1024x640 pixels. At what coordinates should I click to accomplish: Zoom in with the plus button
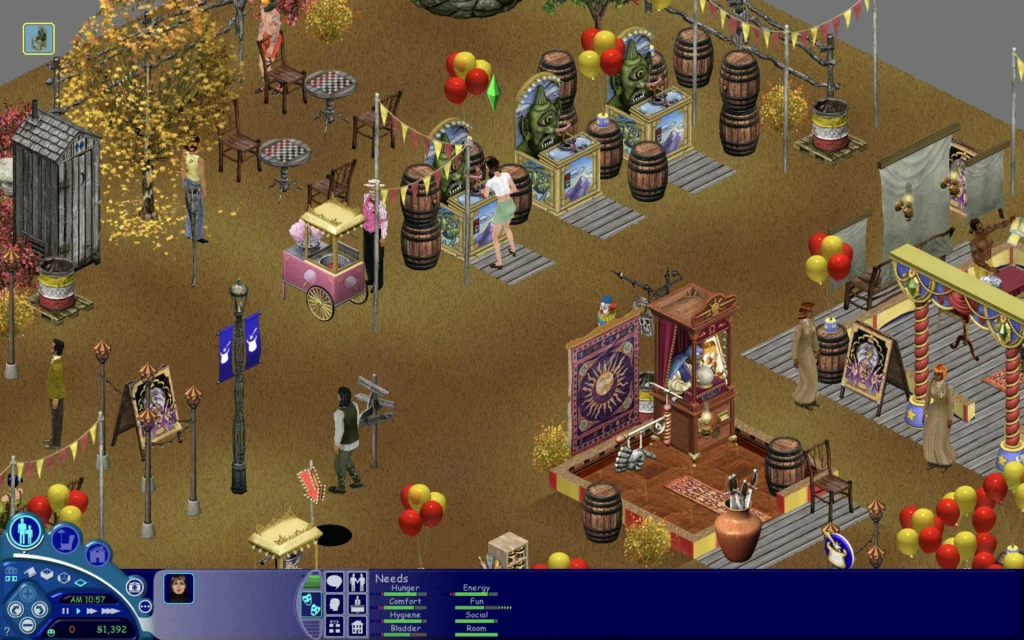tap(27, 592)
